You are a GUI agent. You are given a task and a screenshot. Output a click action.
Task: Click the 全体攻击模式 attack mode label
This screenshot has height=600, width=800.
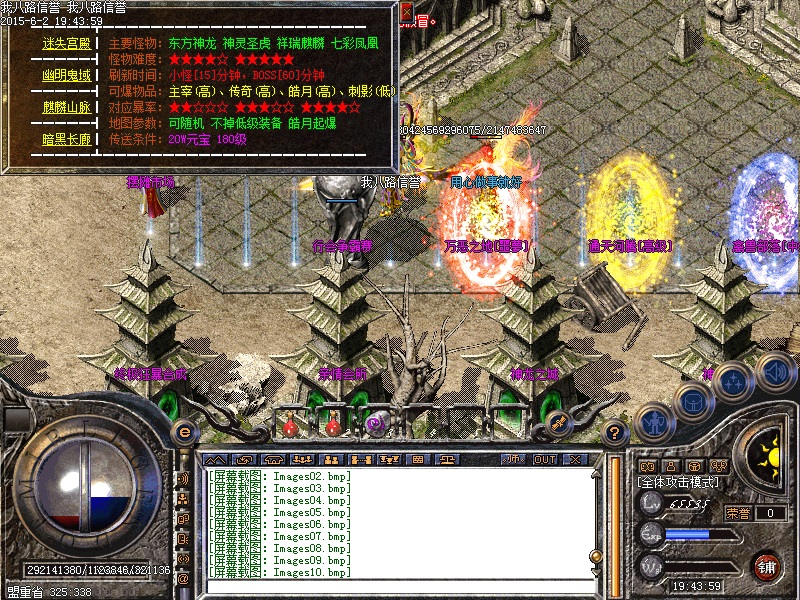click(x=678, y=481)
